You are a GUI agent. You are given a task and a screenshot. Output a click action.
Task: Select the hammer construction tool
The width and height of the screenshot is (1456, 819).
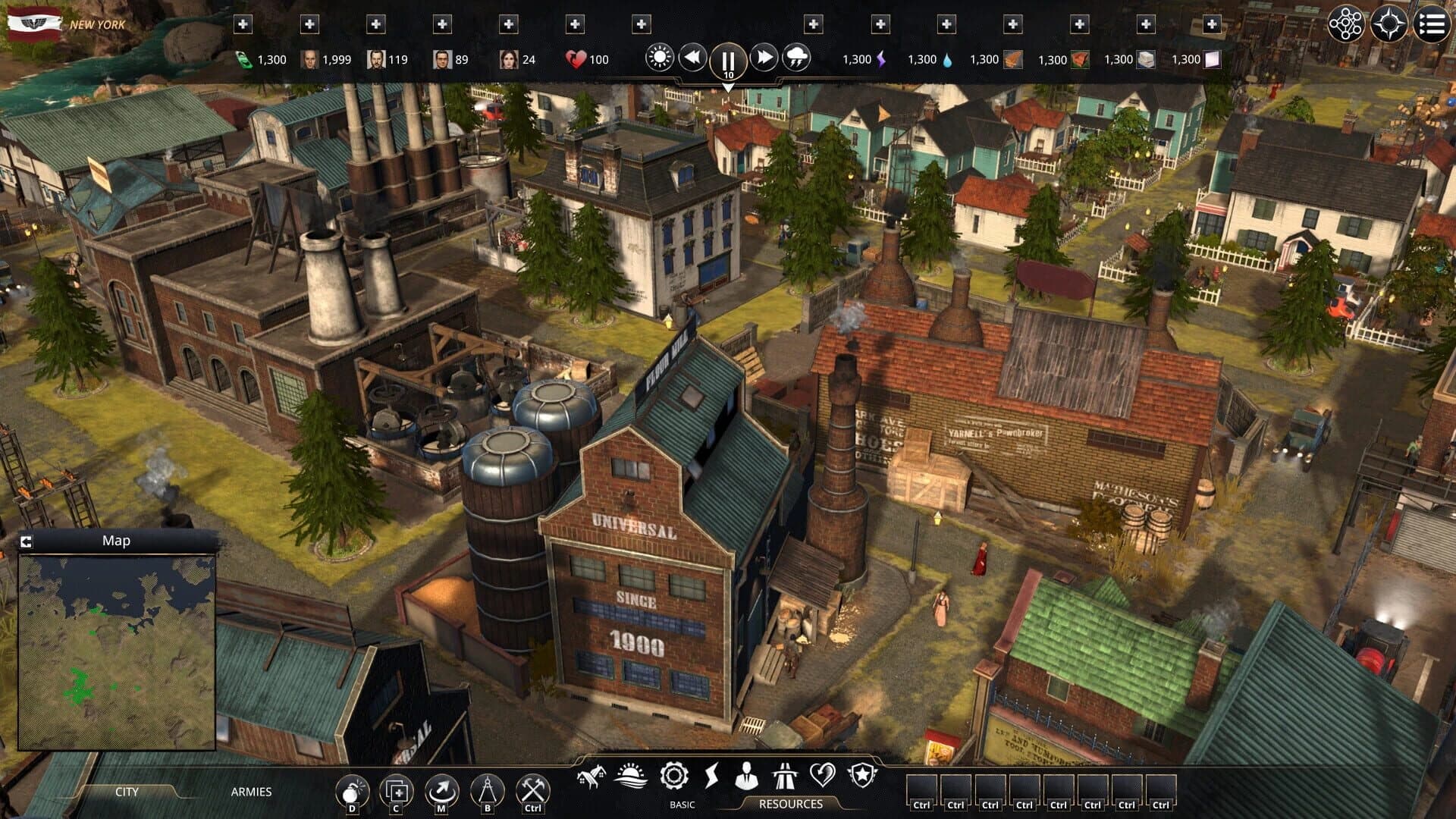pos(531,790)
